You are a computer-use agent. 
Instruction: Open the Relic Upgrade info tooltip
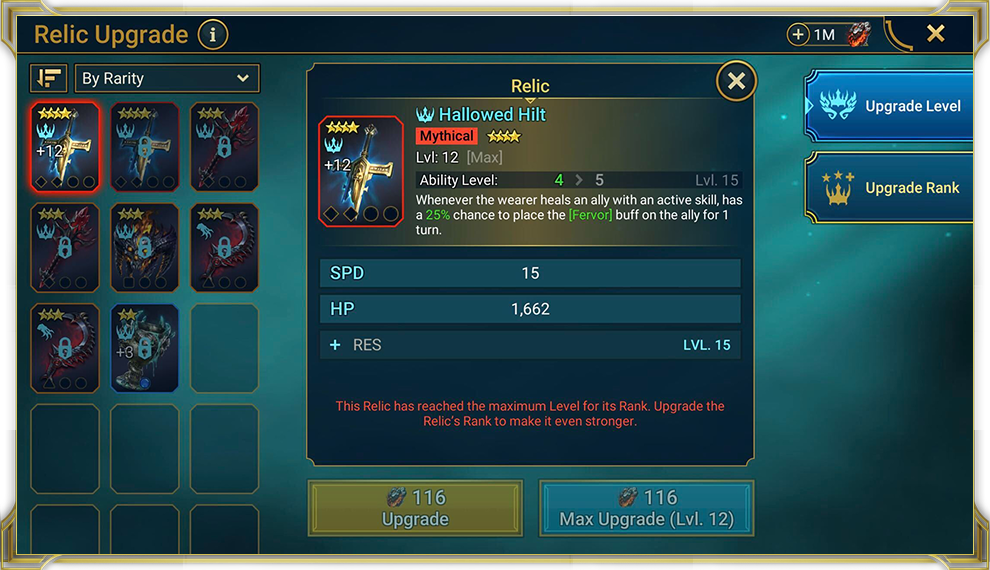212,36
